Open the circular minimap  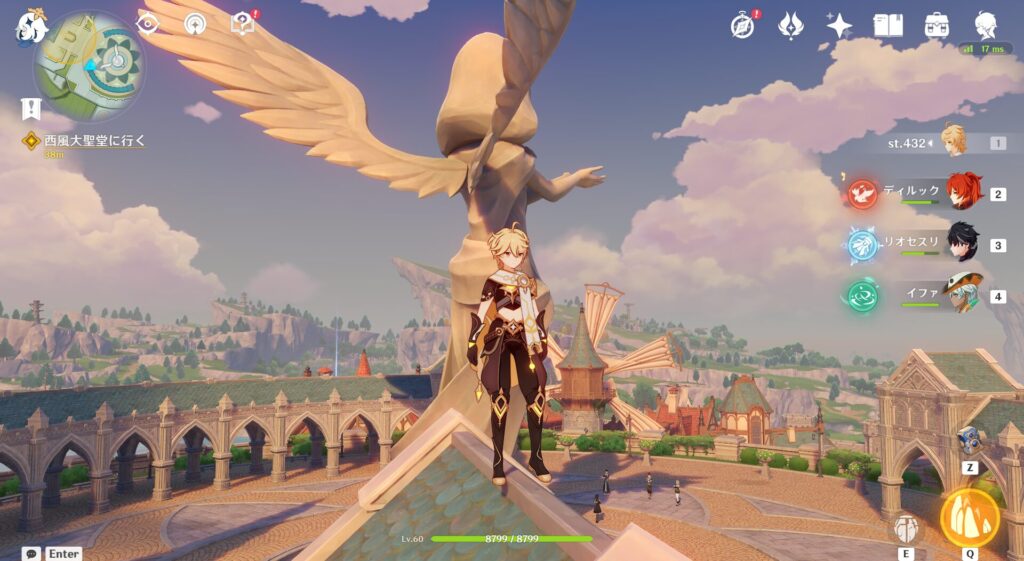point(90,66)
